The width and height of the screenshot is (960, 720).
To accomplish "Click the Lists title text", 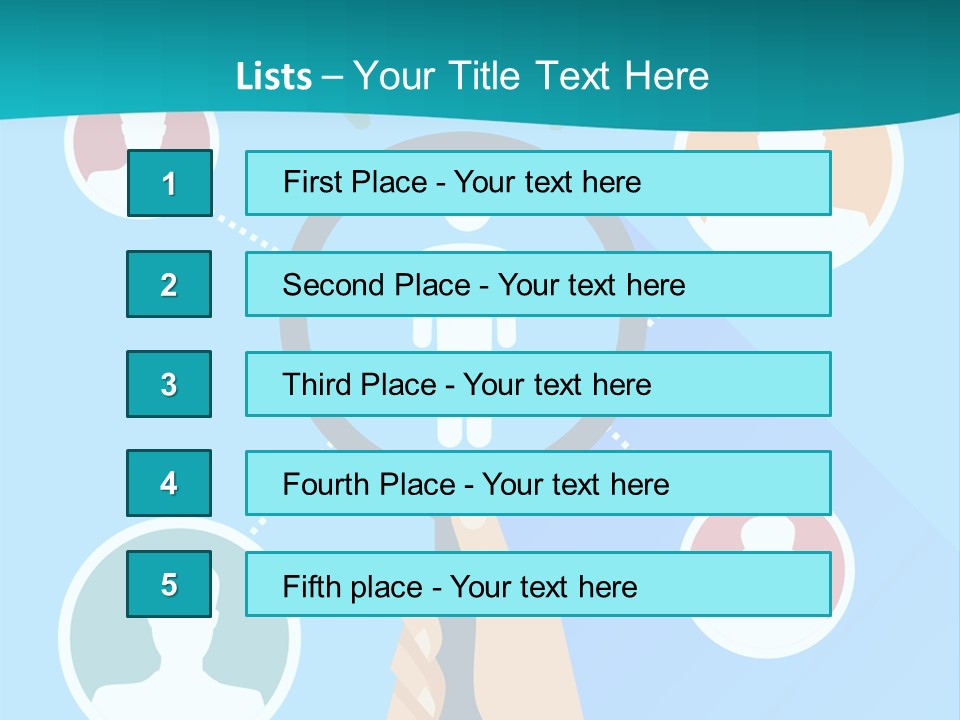I will [x=472, y=76].
